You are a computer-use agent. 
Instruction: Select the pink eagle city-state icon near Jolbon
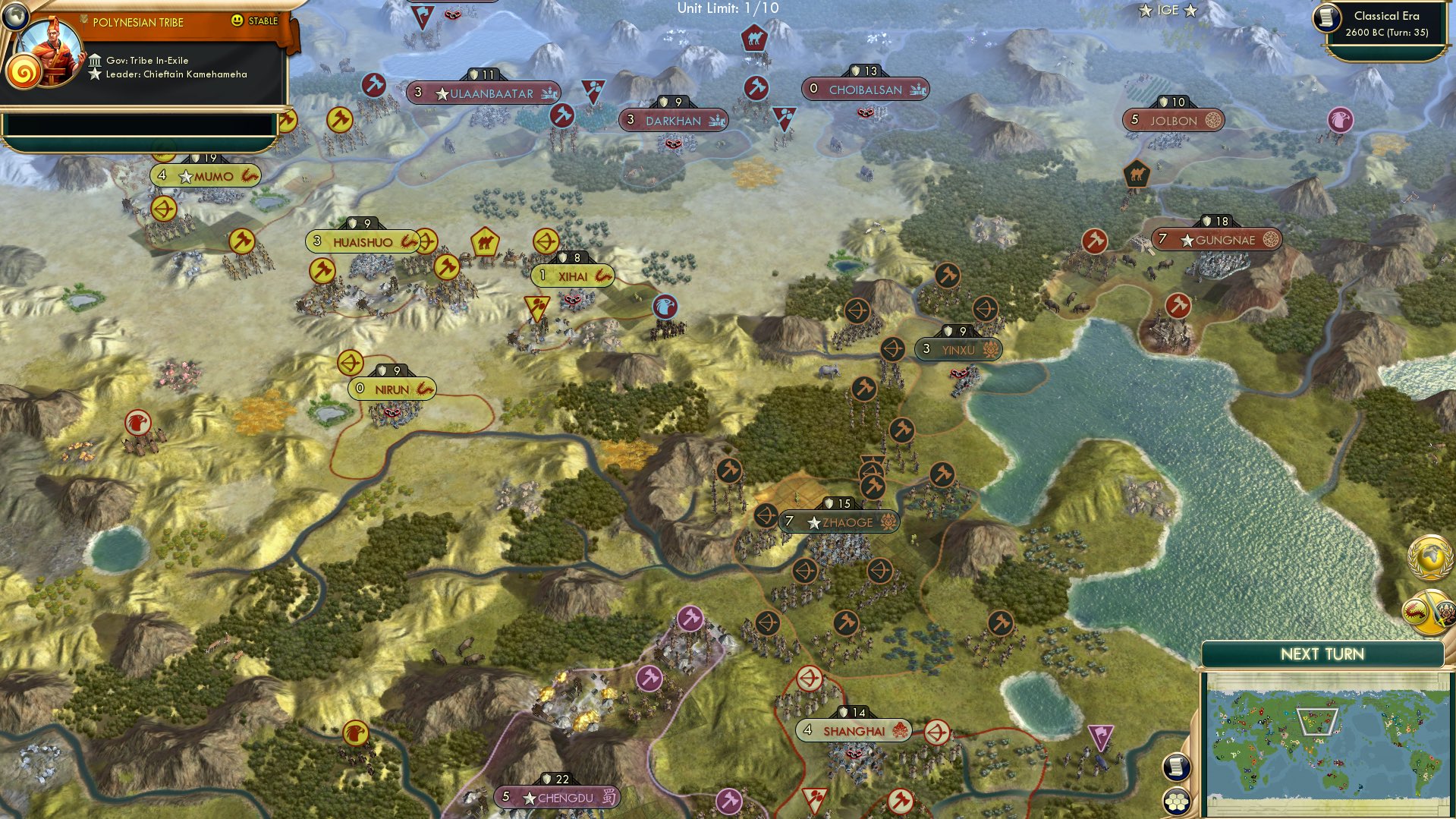pyautogui.click(x=1343, y=119)
